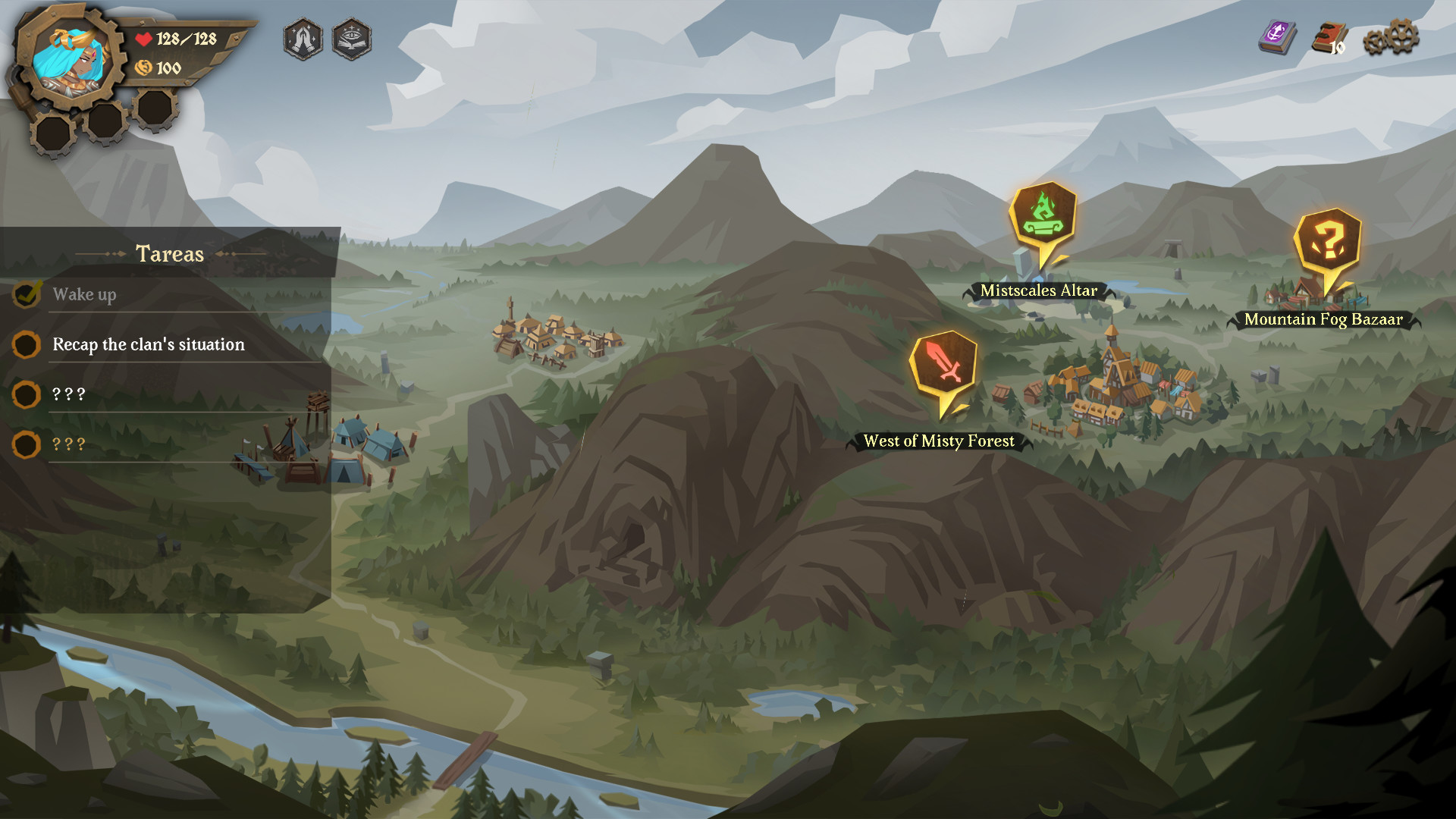View the red deck book

click(1330, 38)
